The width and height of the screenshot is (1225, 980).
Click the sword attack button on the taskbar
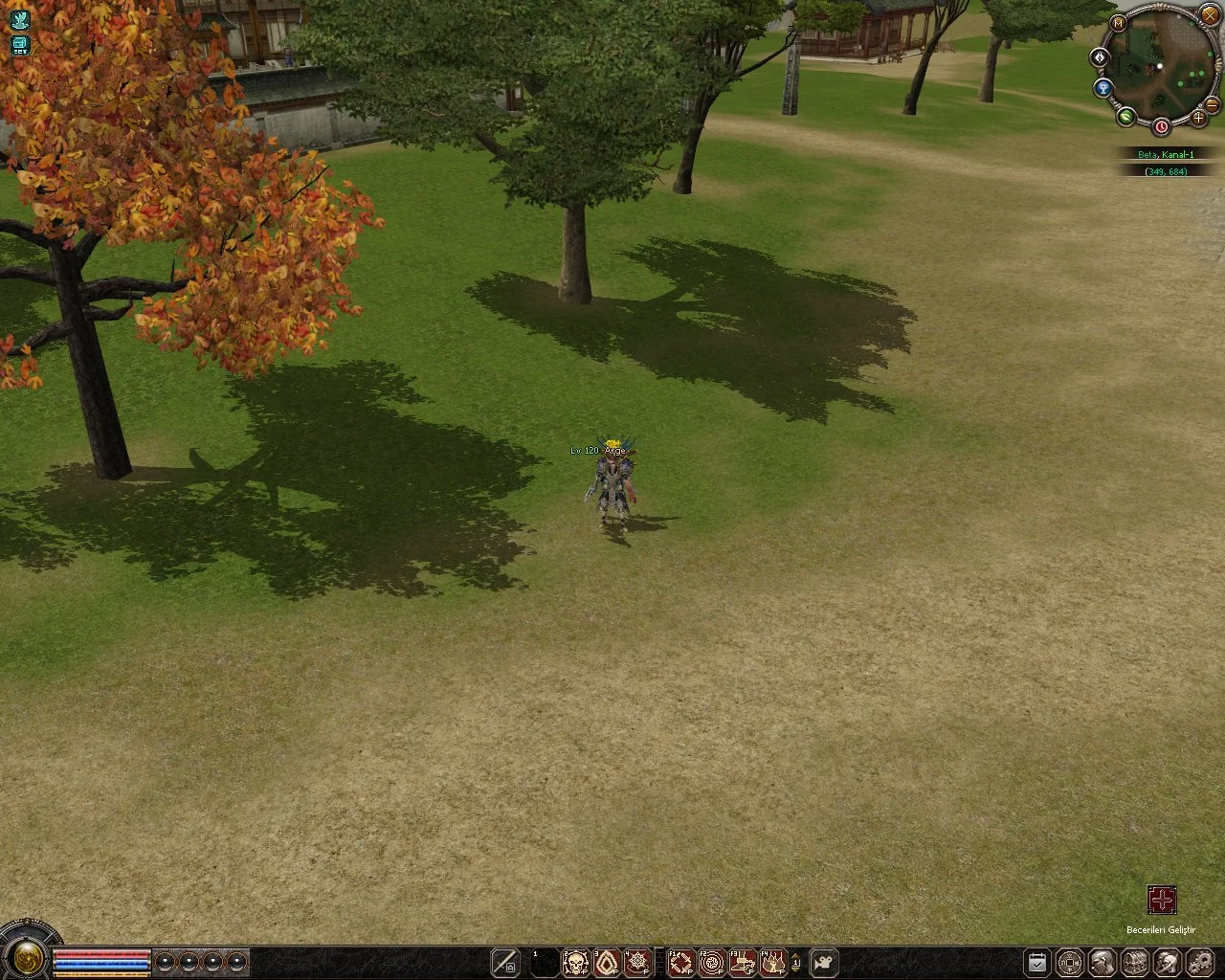pos(504,962)
